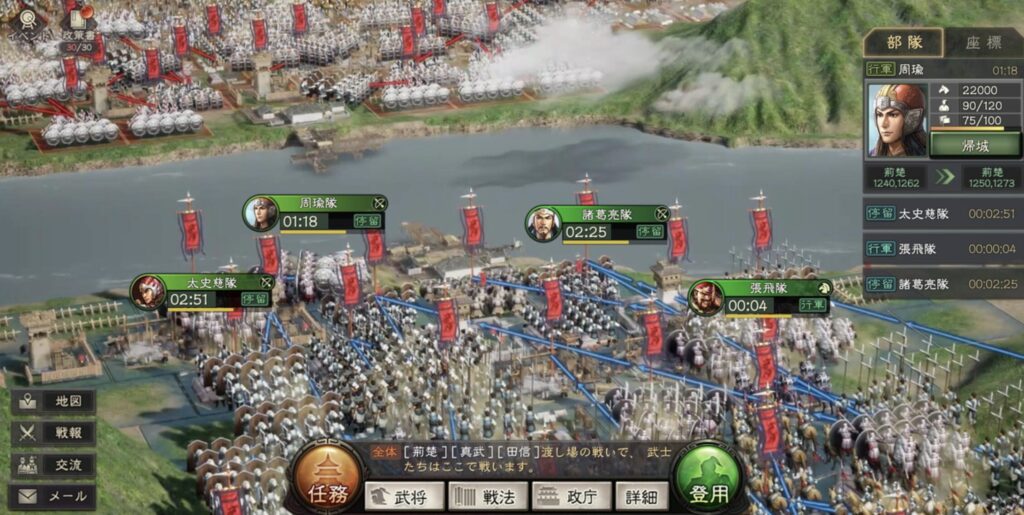Tap the green 登用 recruit button

tap(707, 478)
